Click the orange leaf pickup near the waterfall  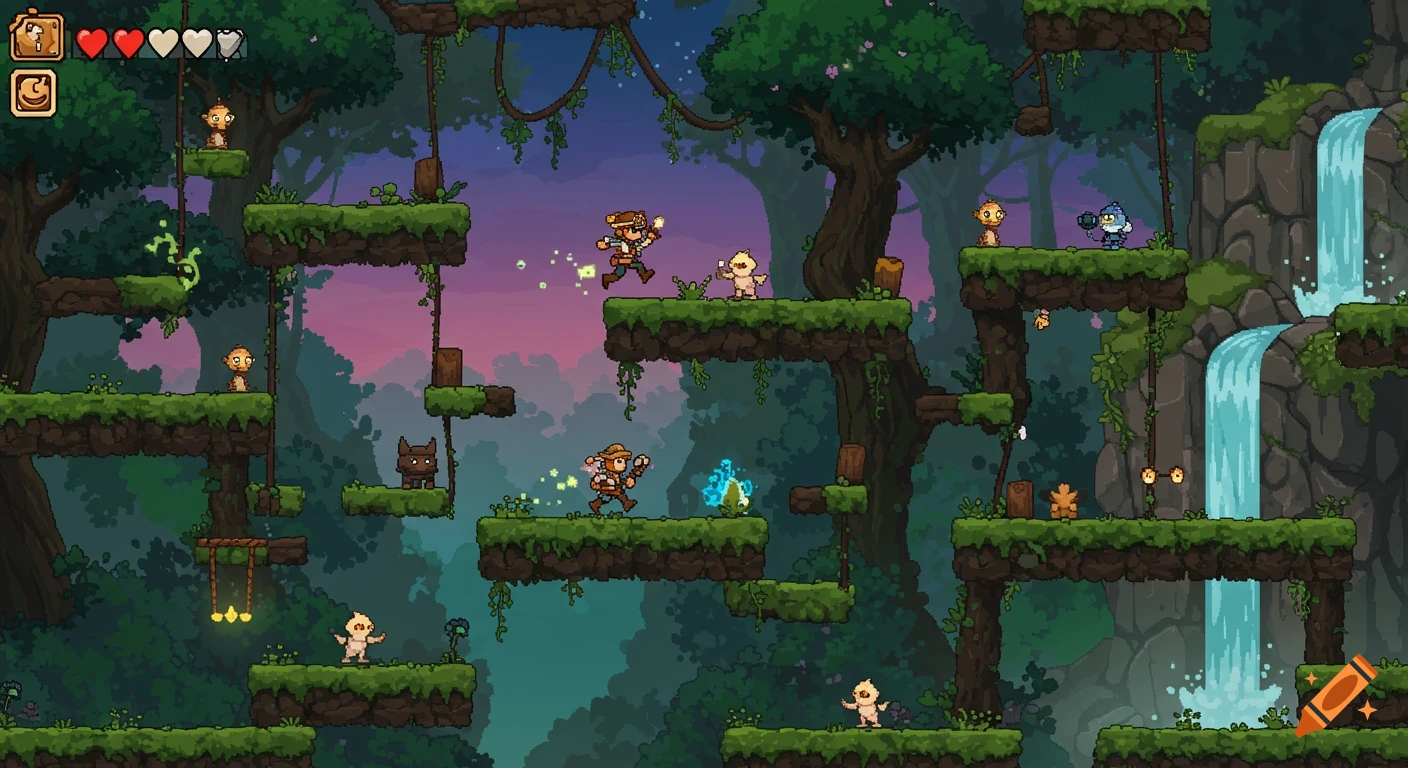coord(1065,500)
